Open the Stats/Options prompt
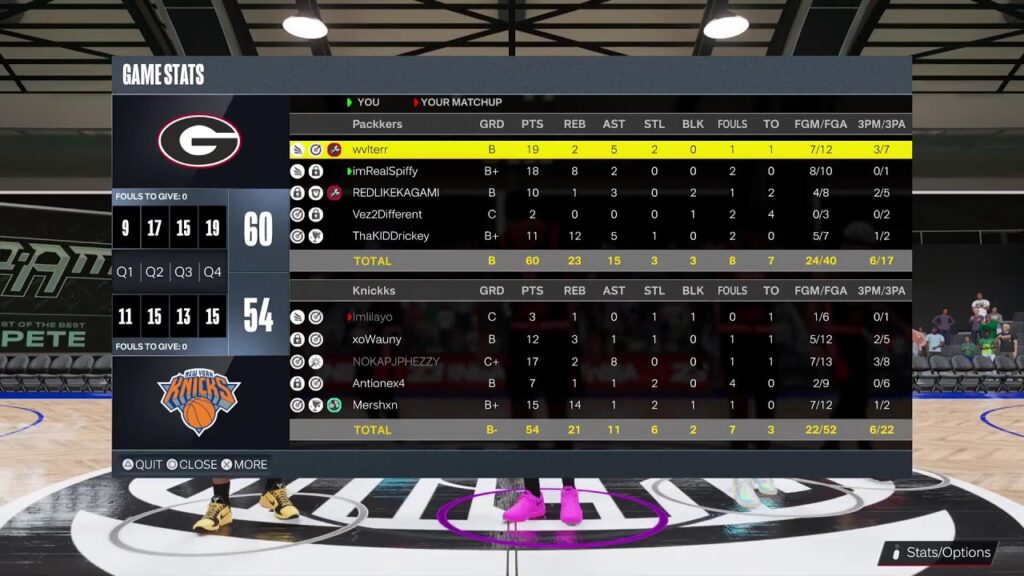This screenshot has height=576, width=1024. pos(938,552)
